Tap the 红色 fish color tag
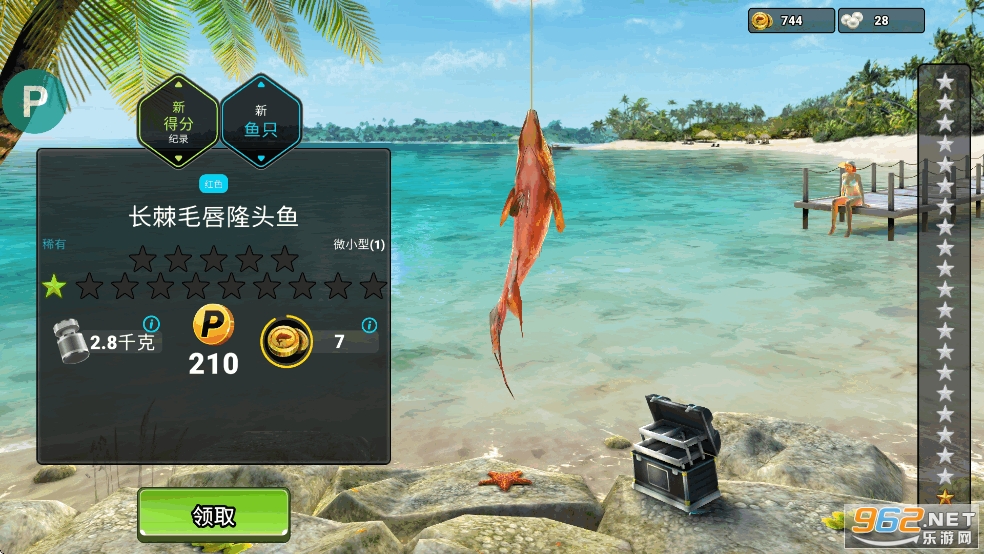Image resolution: width=984 pixels, height=554 pixels. coord(213,184)
